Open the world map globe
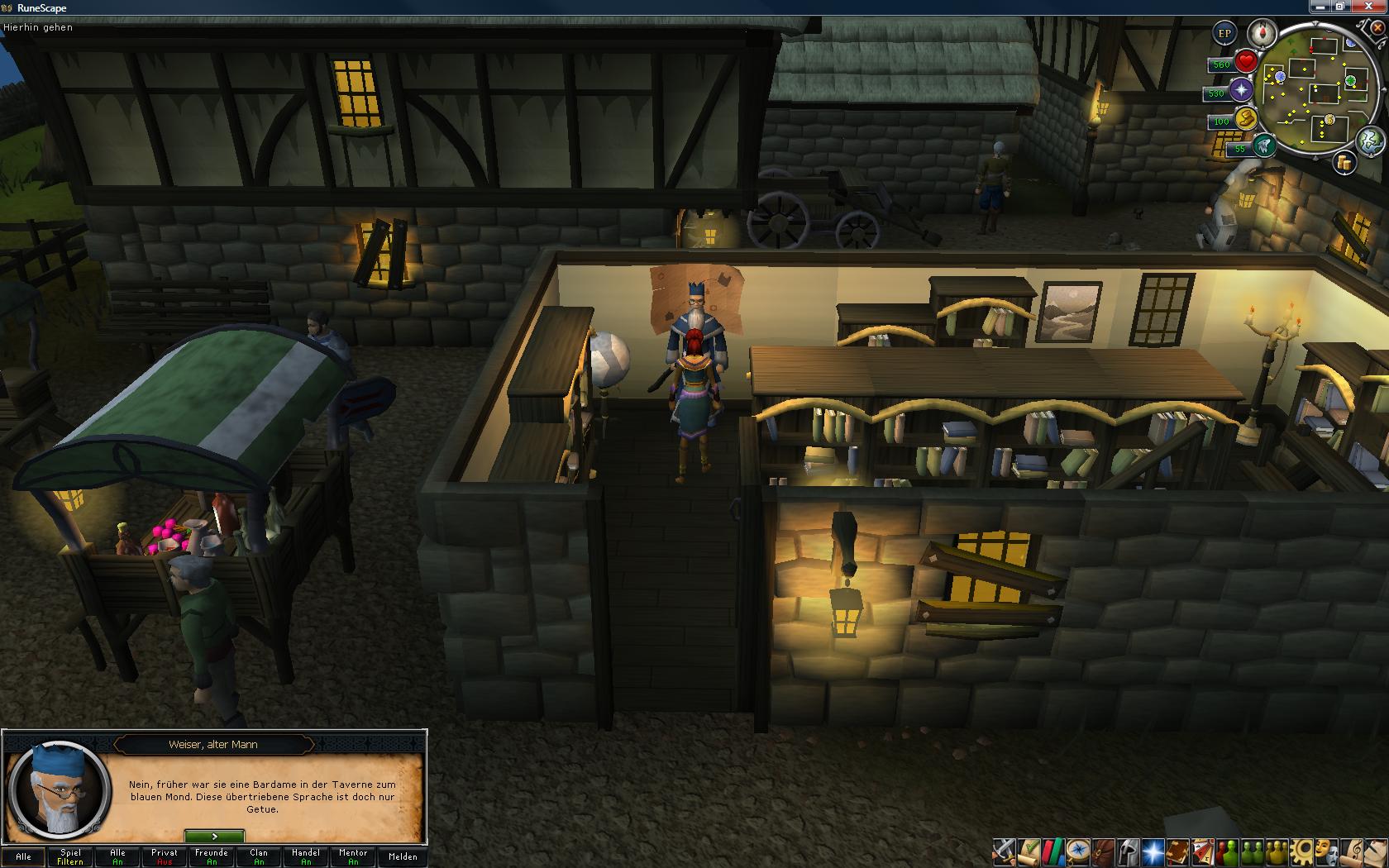This screenshot has width=1389, height=868. (1370, 140)
